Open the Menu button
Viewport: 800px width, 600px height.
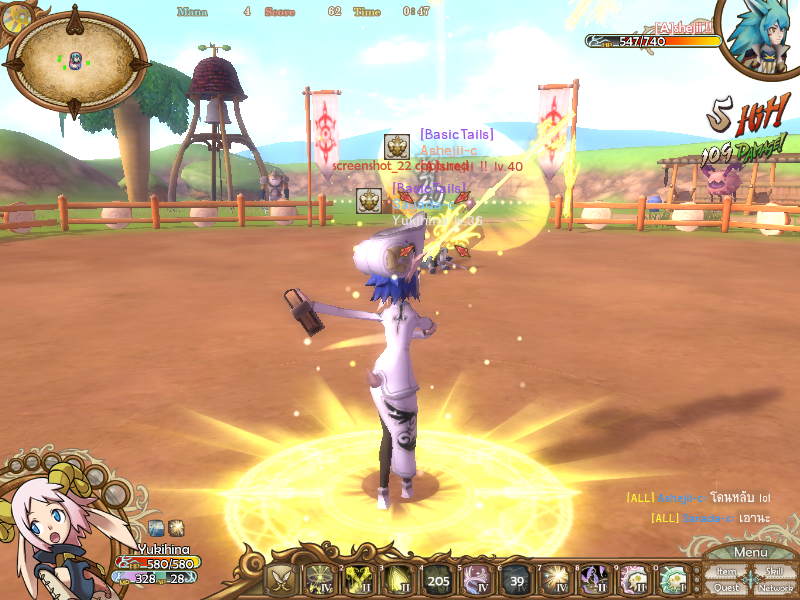750,553
